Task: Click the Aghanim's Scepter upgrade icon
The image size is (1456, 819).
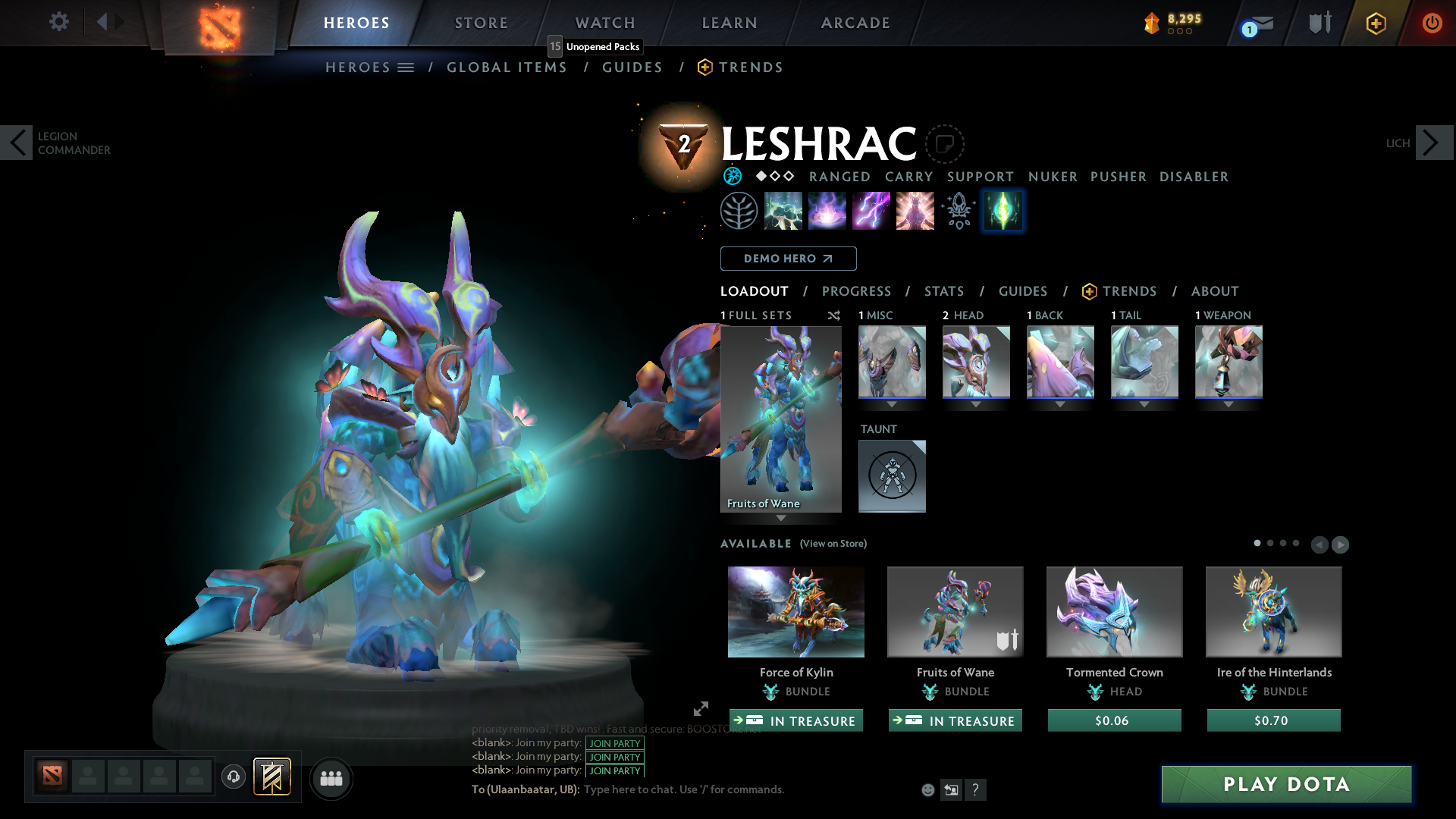Action: point(958,210)
